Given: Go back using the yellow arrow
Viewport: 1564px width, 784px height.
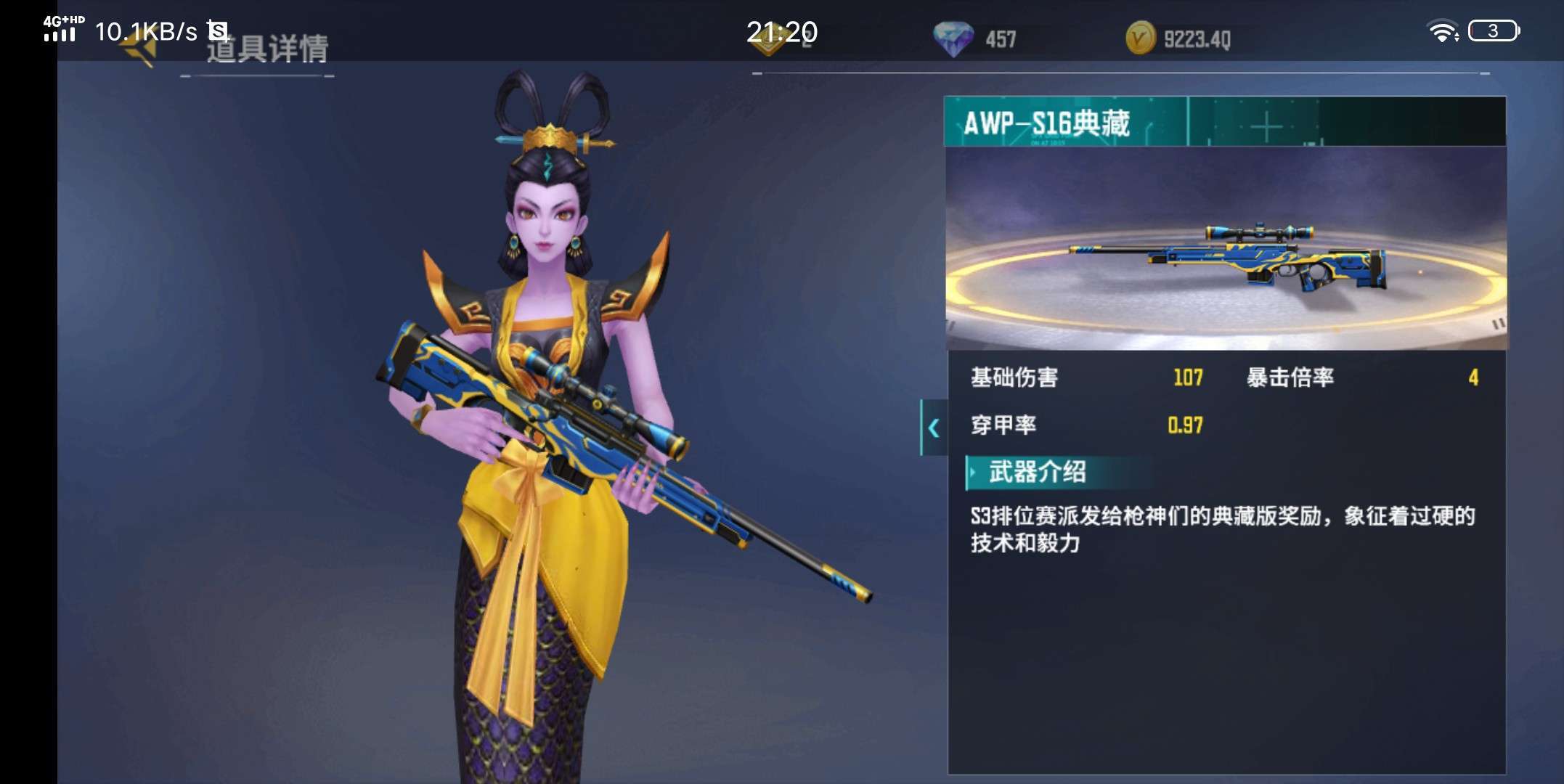Looking at the screenshot, I should [x=140, y=49].
